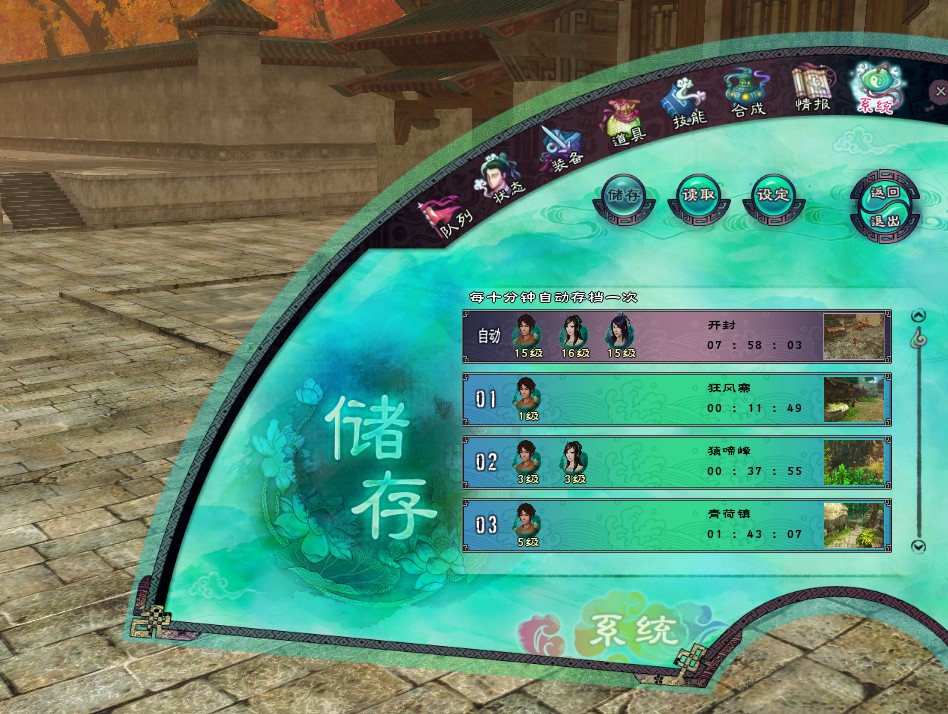This screenshot has width=948, height=714.
Task: Open the 设定 (Settings) screen
Action: [x=773, y=195]
